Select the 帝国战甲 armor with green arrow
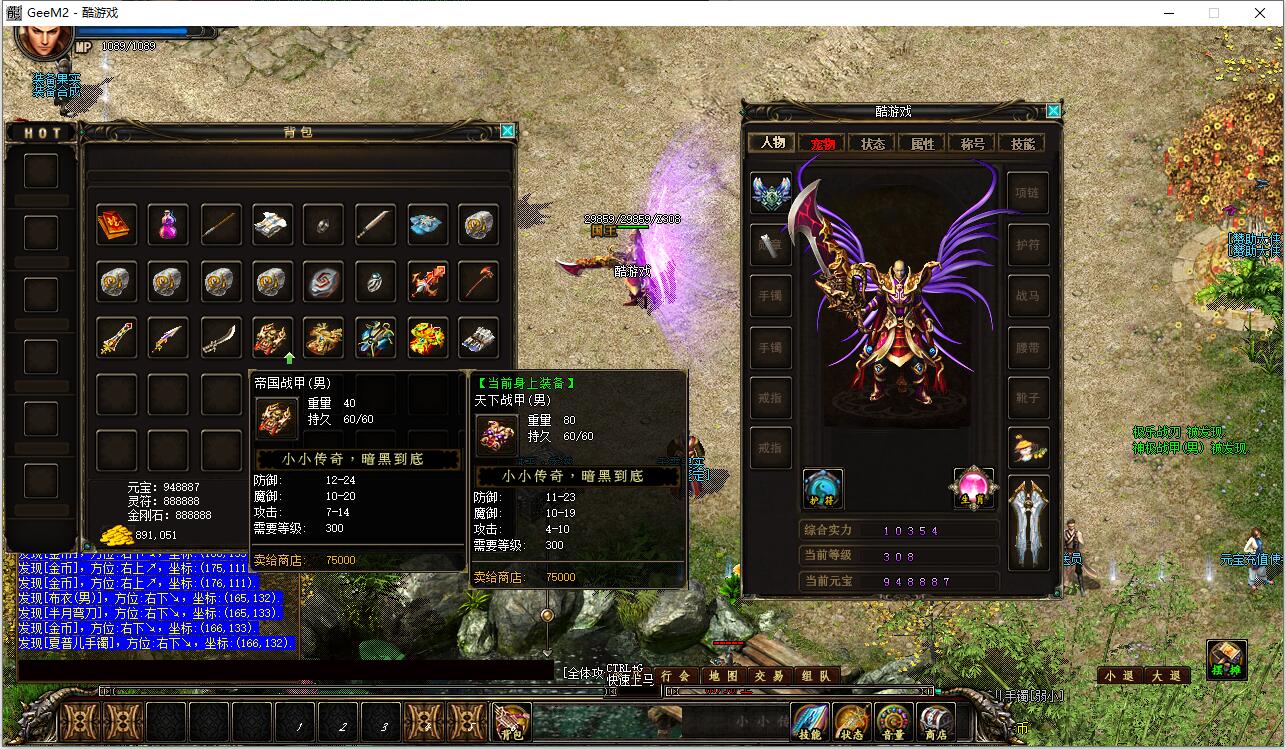The image size is (1286, 749). point(272,338)
